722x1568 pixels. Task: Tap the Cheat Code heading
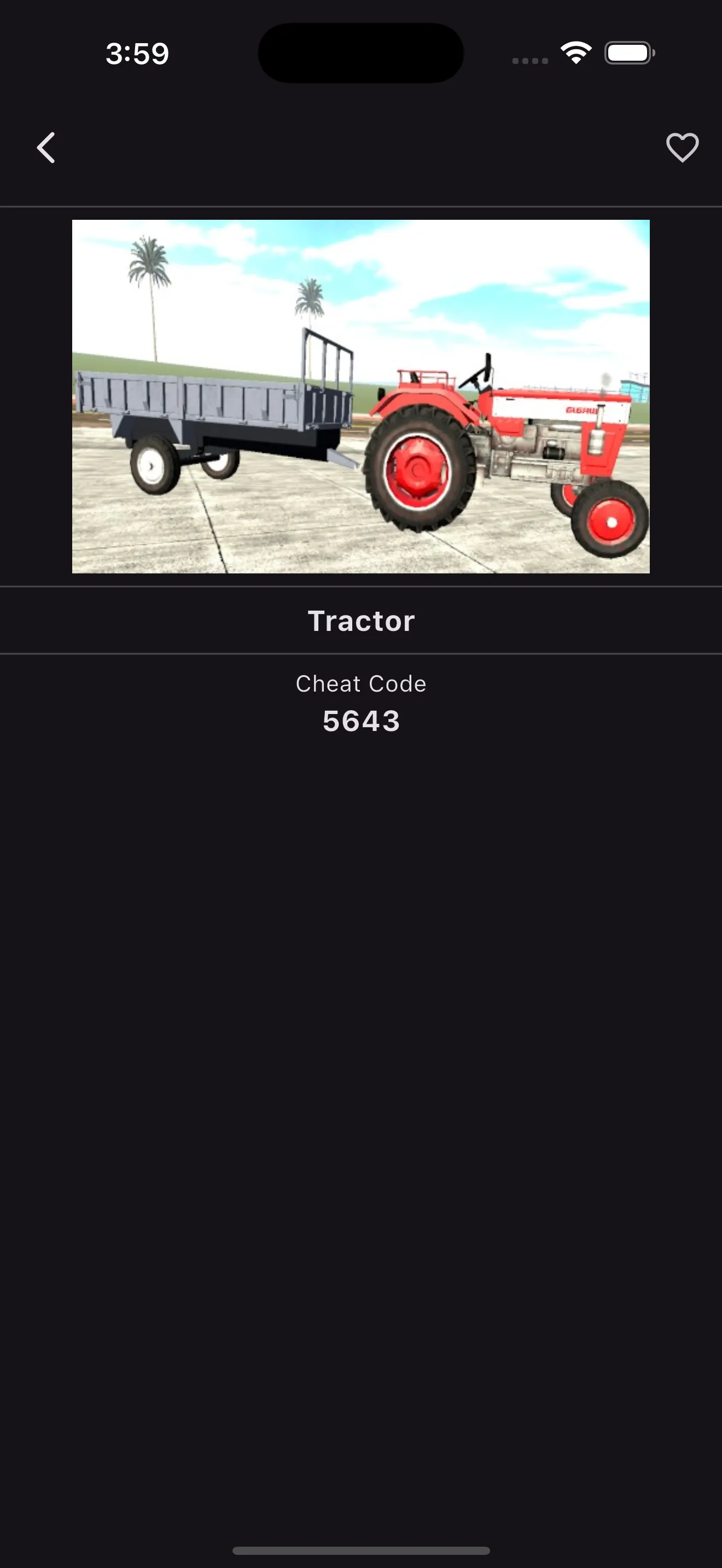click(361, 683)
